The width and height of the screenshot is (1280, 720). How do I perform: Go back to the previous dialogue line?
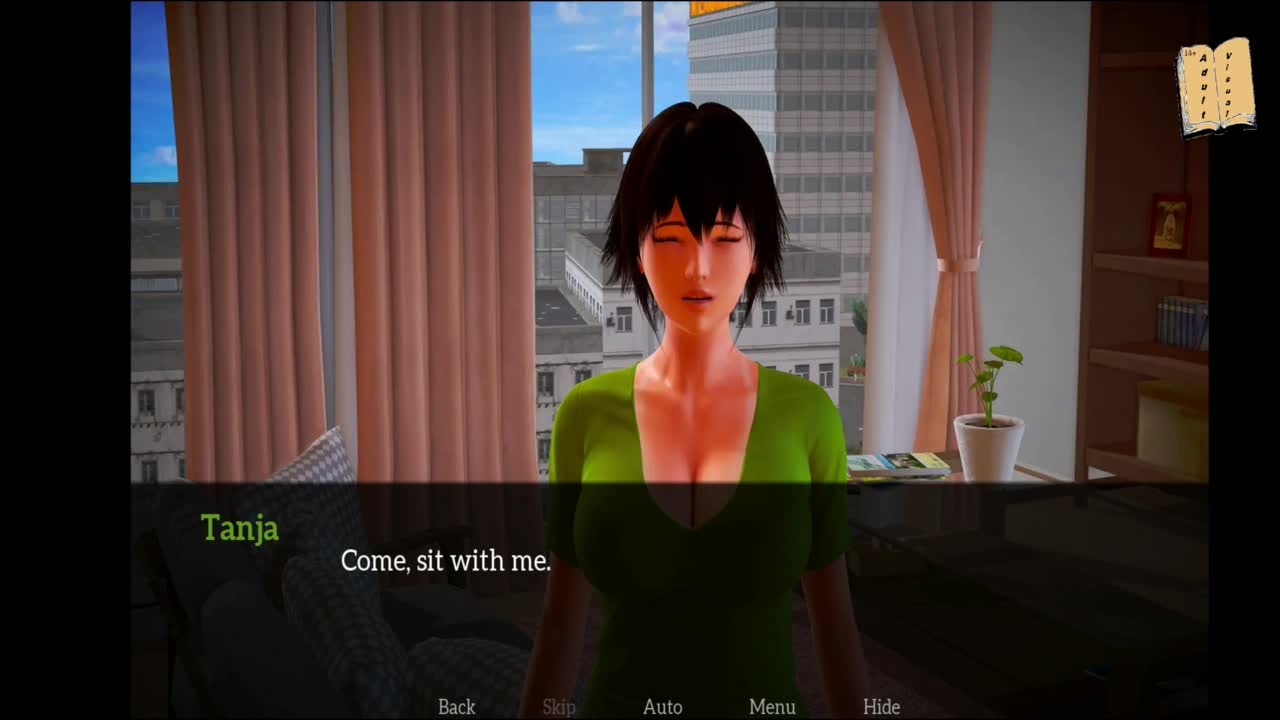click(456, 707)
